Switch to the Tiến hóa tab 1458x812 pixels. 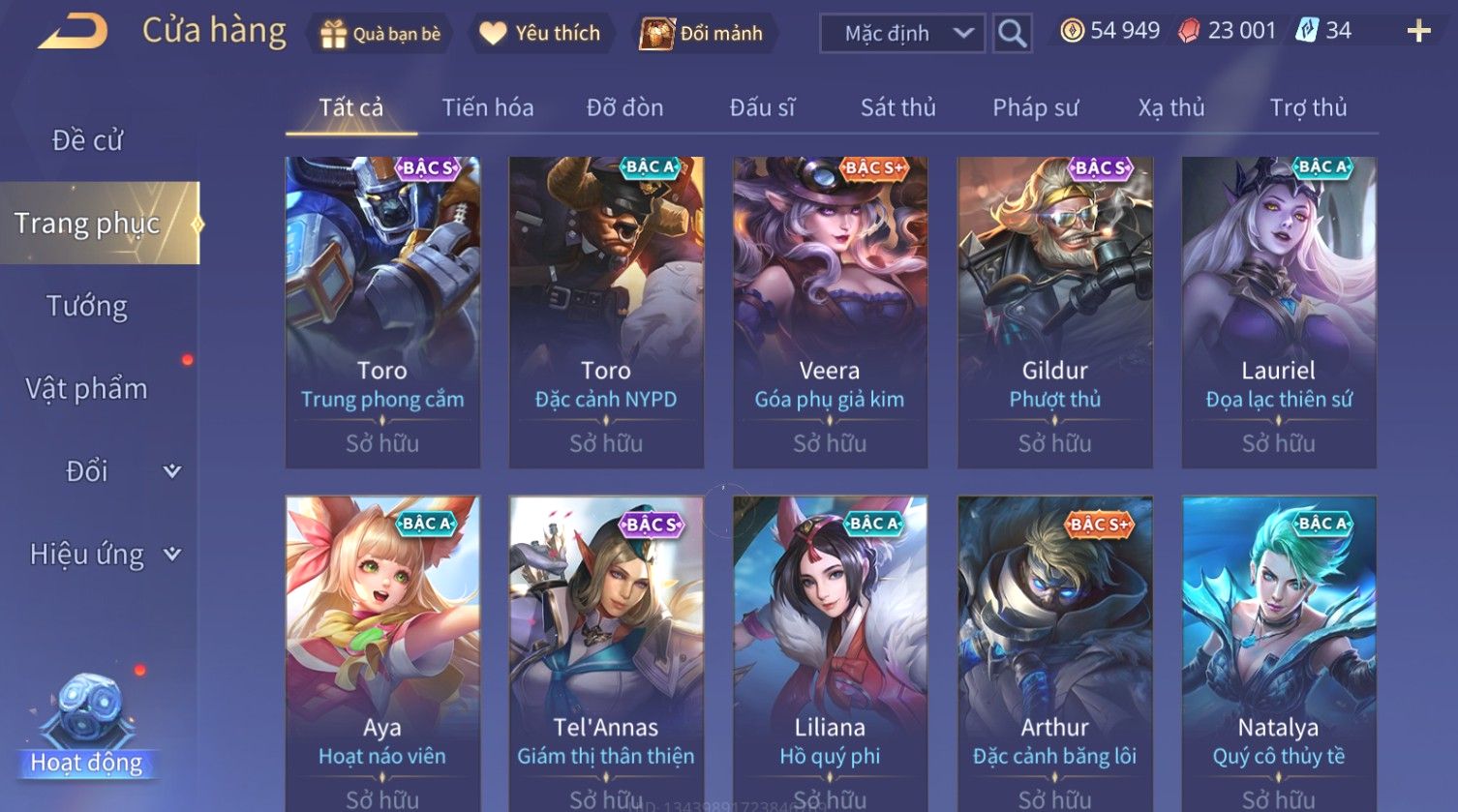pyautogui.click(x=488, y=107)
